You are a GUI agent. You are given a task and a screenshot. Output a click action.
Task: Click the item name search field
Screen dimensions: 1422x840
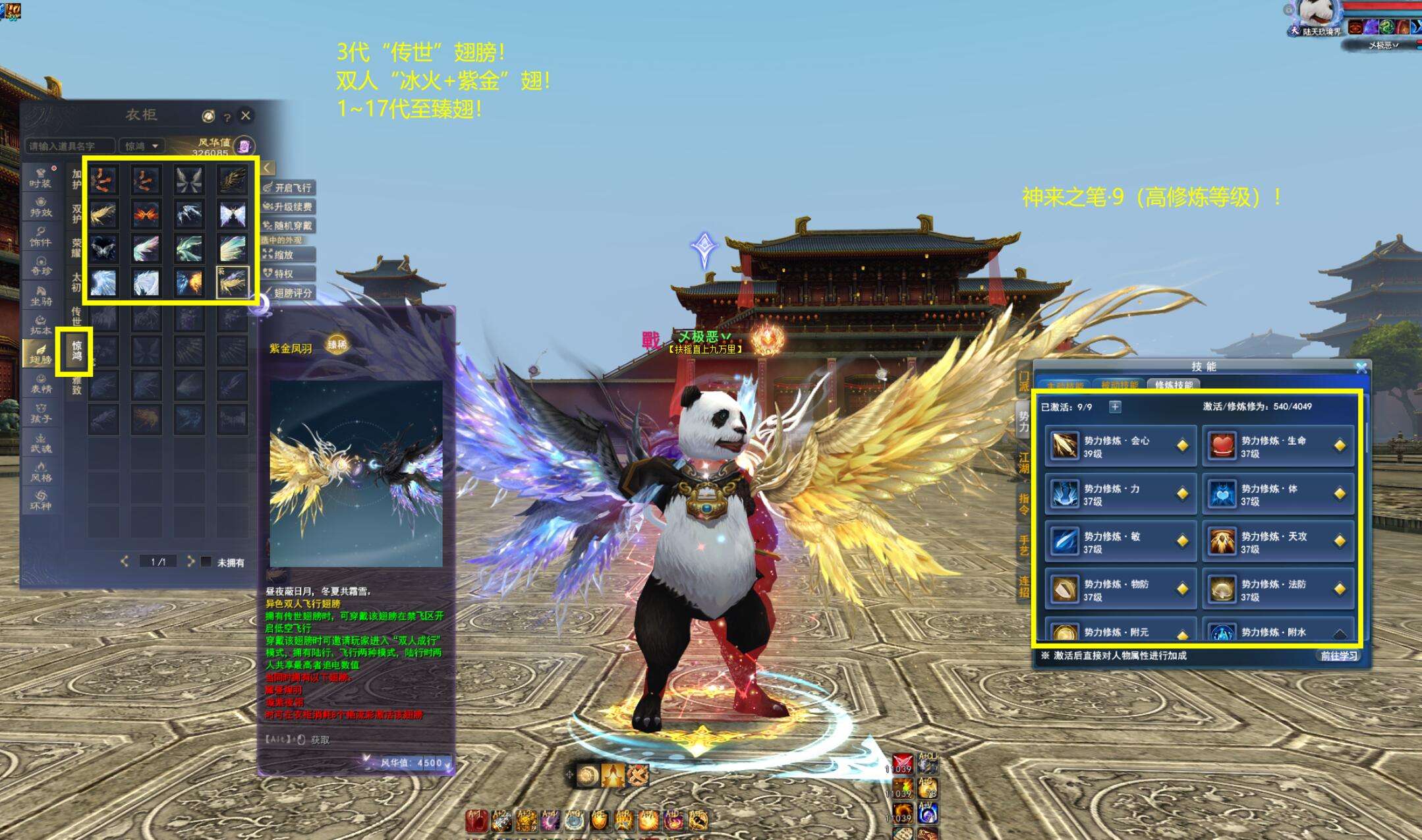69,146
